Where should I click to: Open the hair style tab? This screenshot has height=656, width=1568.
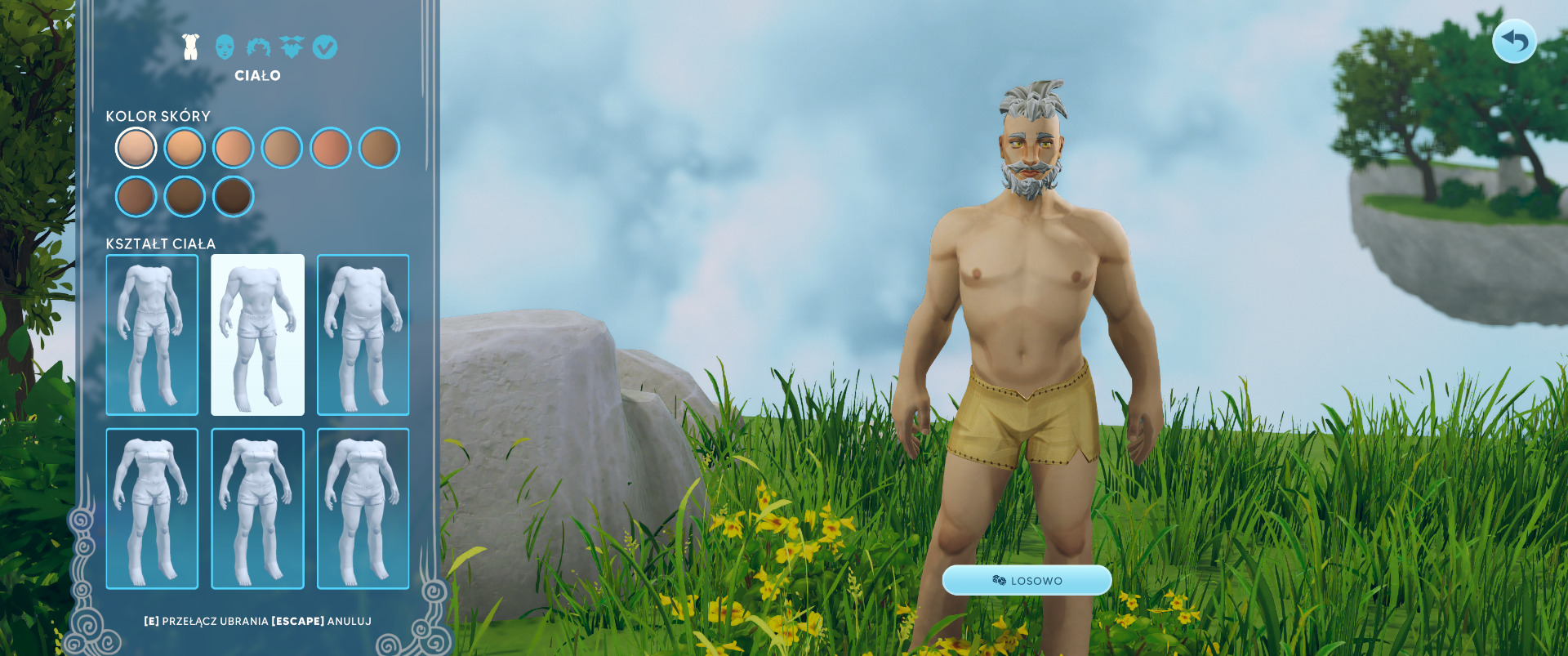pyautogui.click(x=258, y=47)
